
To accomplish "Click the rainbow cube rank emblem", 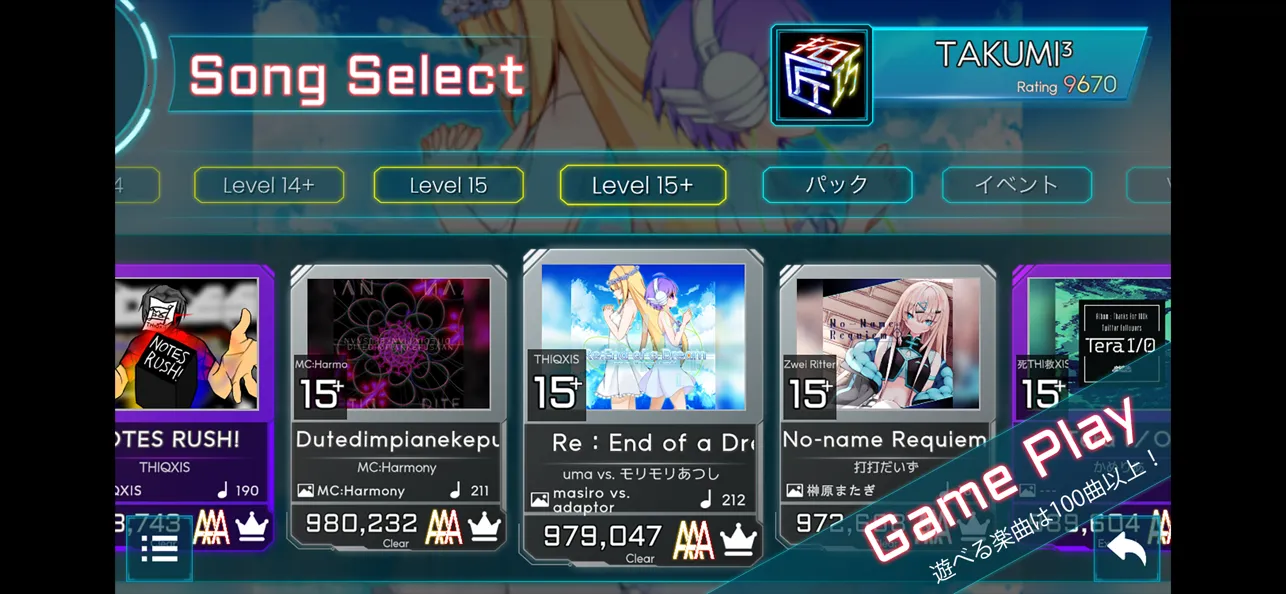I will [x=821, y=75].
